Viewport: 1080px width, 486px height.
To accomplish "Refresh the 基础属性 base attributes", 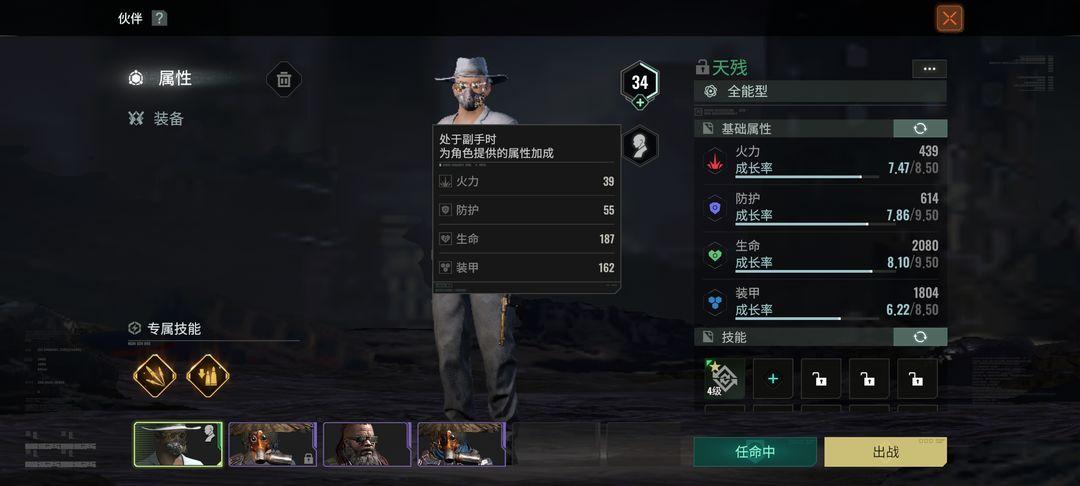I will point(919,129).
